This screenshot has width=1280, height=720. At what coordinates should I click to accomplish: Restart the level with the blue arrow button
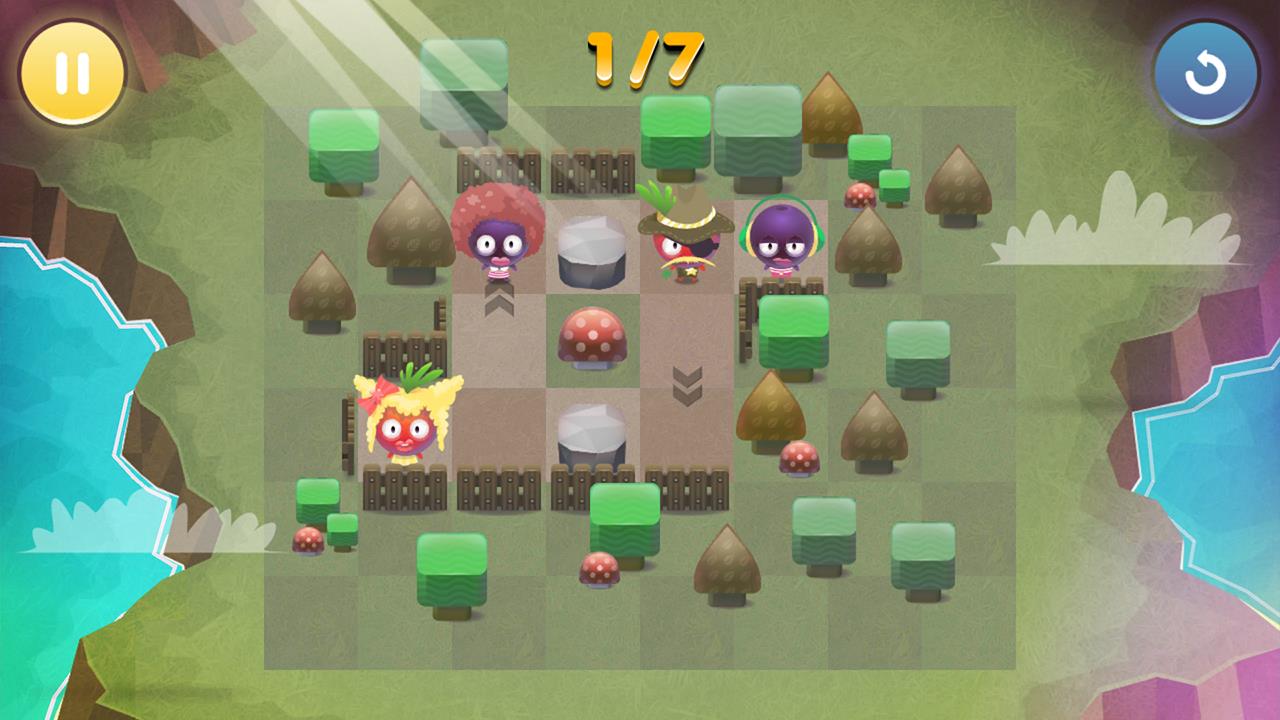tap(1205, 74)
